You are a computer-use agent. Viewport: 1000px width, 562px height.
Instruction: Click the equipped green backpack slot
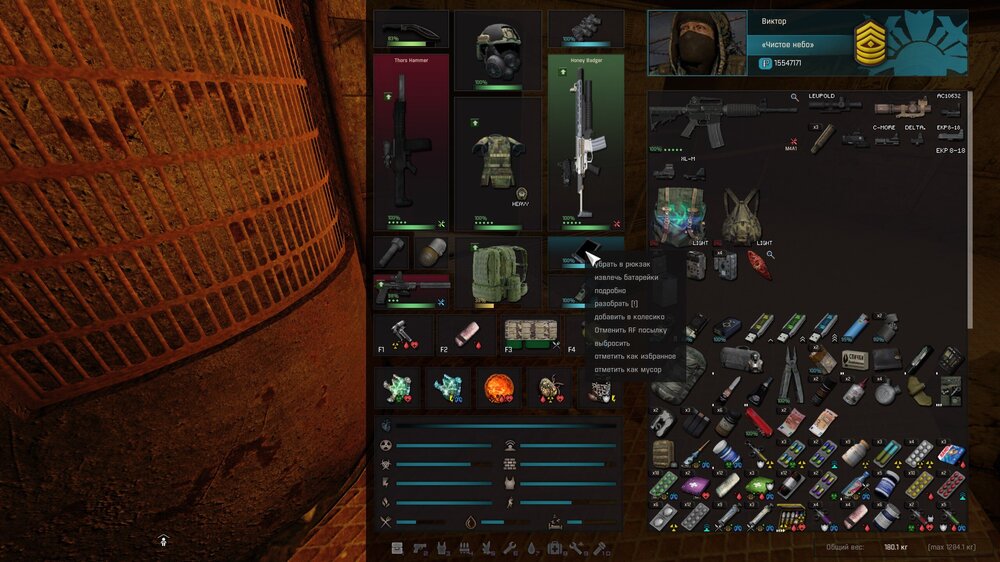tap(497, 273)
